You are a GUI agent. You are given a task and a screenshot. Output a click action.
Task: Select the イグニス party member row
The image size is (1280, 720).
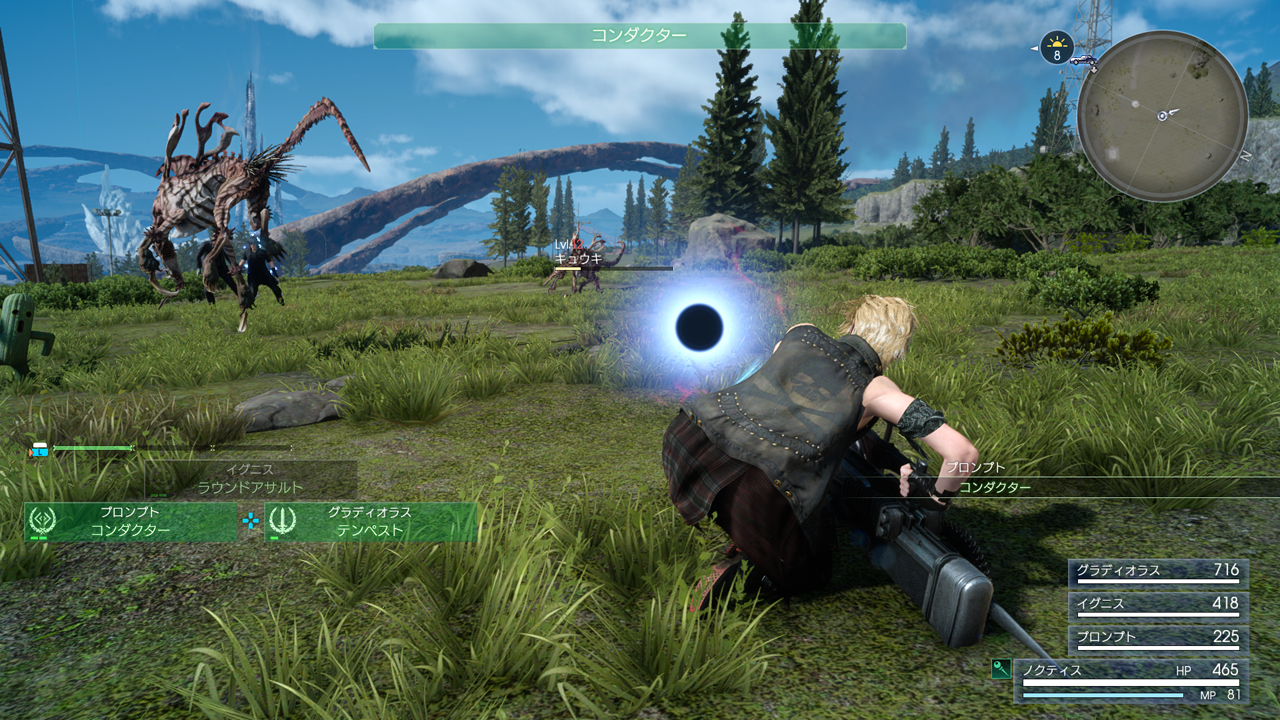[x=1158, y=604]
